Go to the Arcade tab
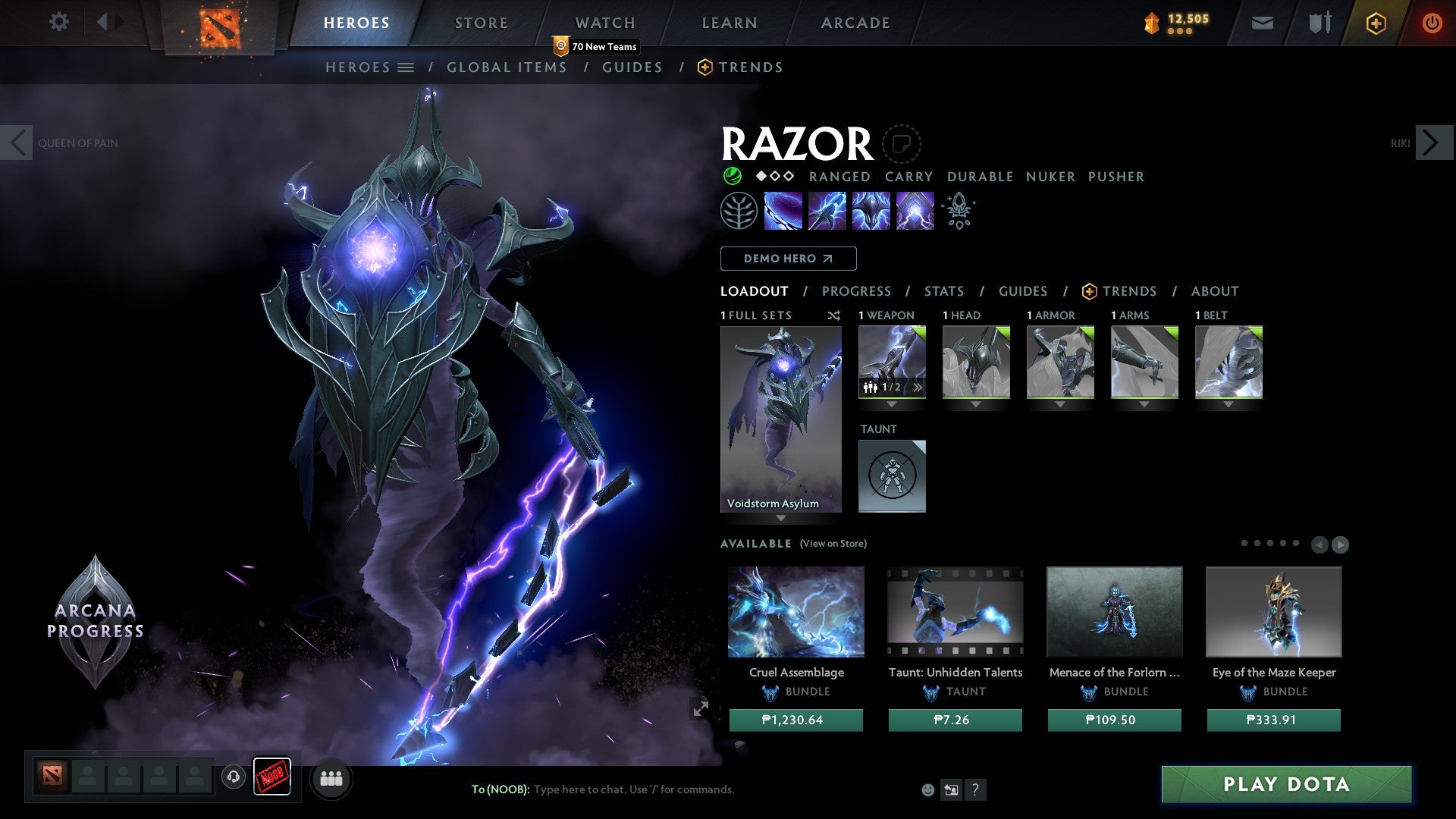This screenshot has height=819, width=1456. [x=855, y=23]
